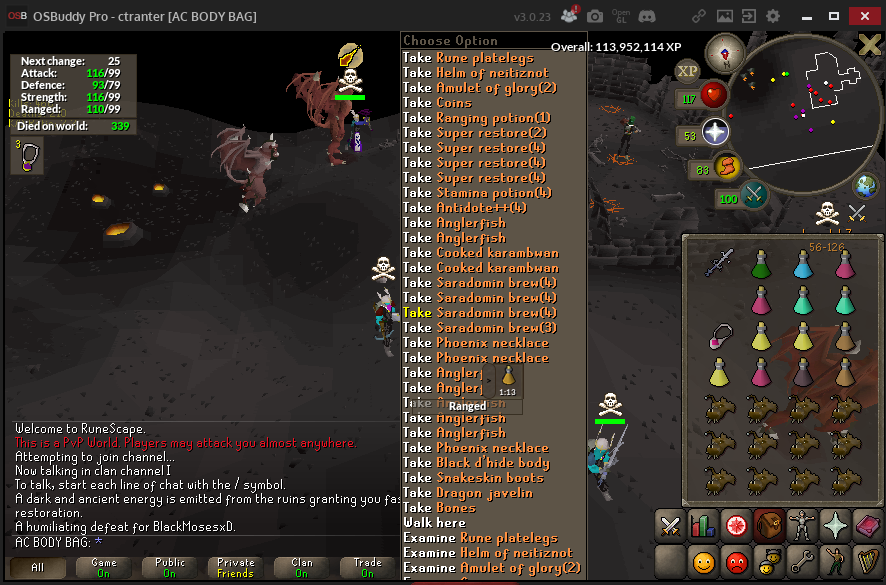
Task: Activate the quick-prayers orb
Action: click(715, 133)
